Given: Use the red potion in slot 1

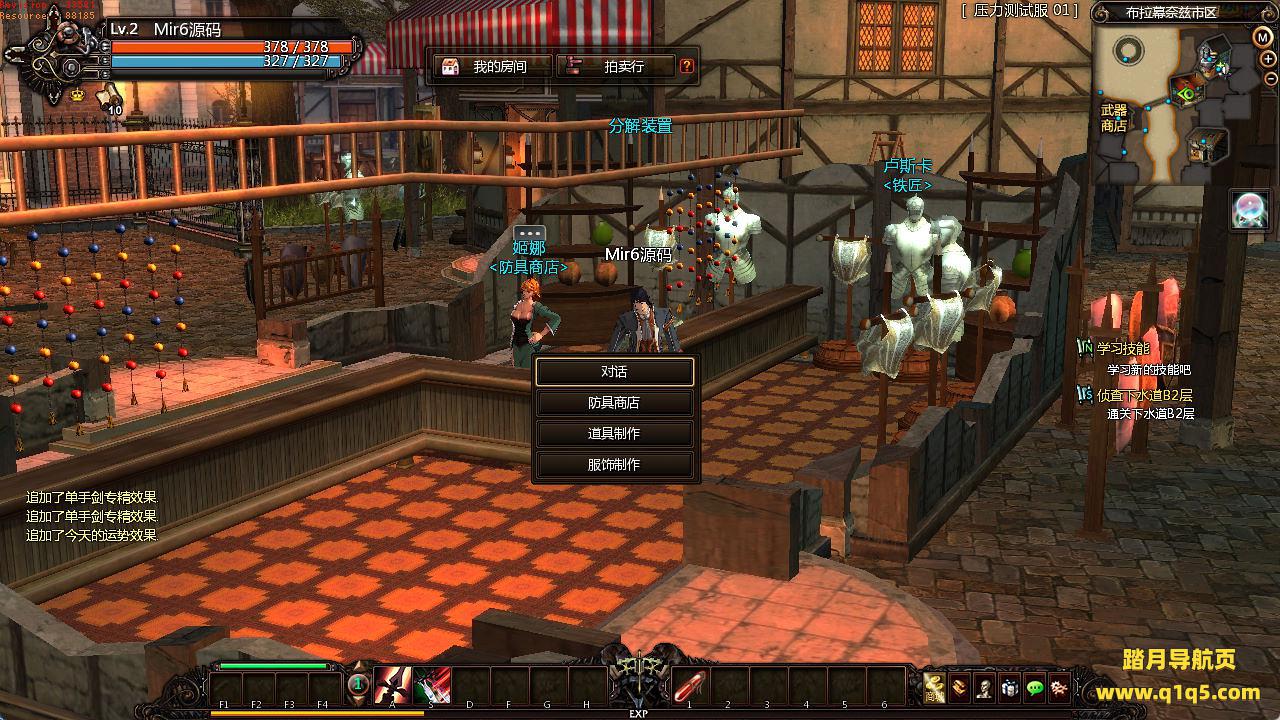Looking at the screenshot, I should 689,686.
